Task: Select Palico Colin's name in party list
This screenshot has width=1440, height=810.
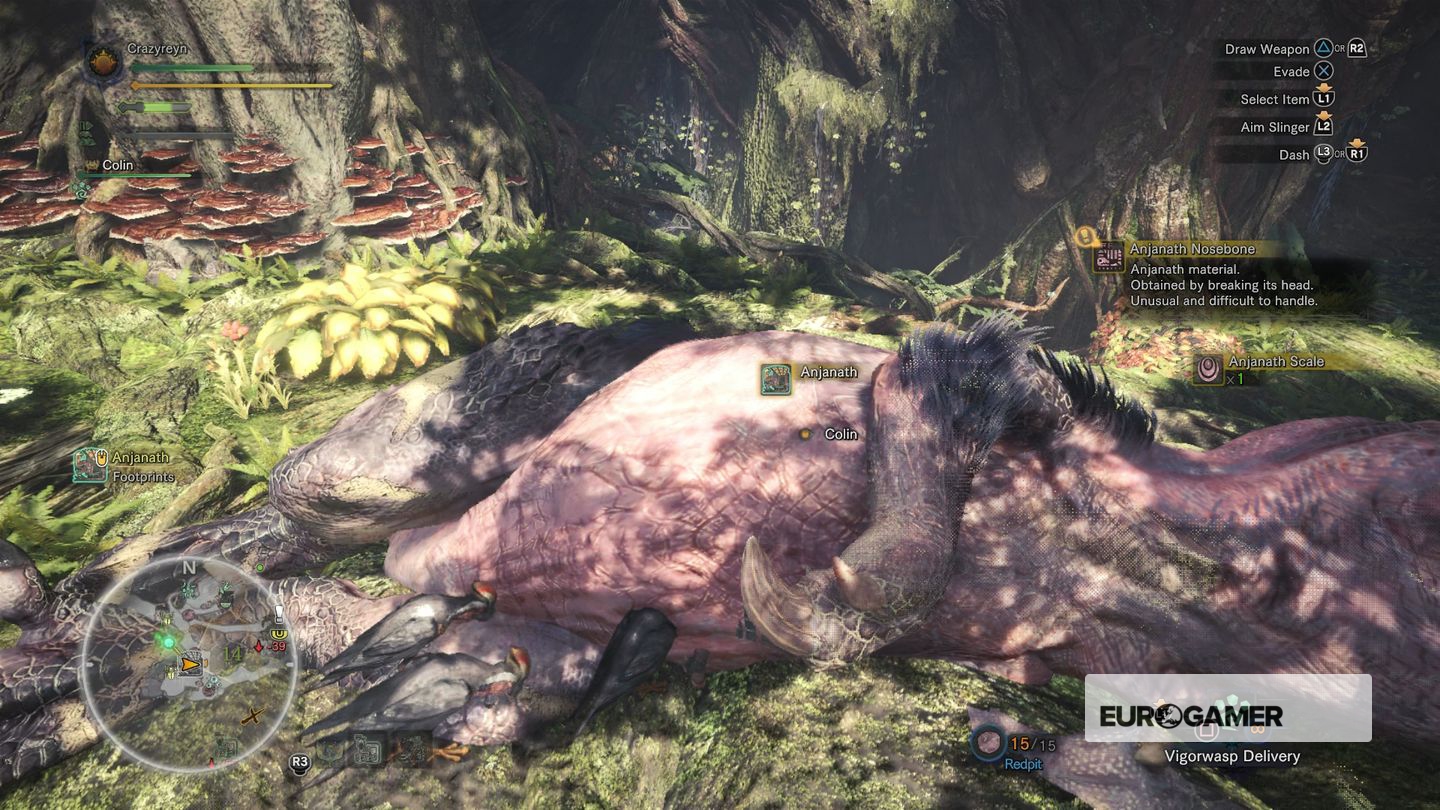Action: pyautogui.click(x=118, y=165)
